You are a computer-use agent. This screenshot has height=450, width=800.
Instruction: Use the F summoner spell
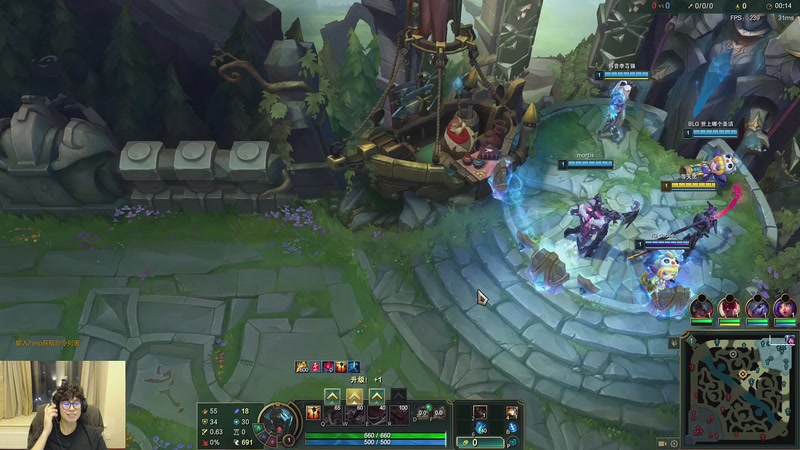[x=437, y=412]
